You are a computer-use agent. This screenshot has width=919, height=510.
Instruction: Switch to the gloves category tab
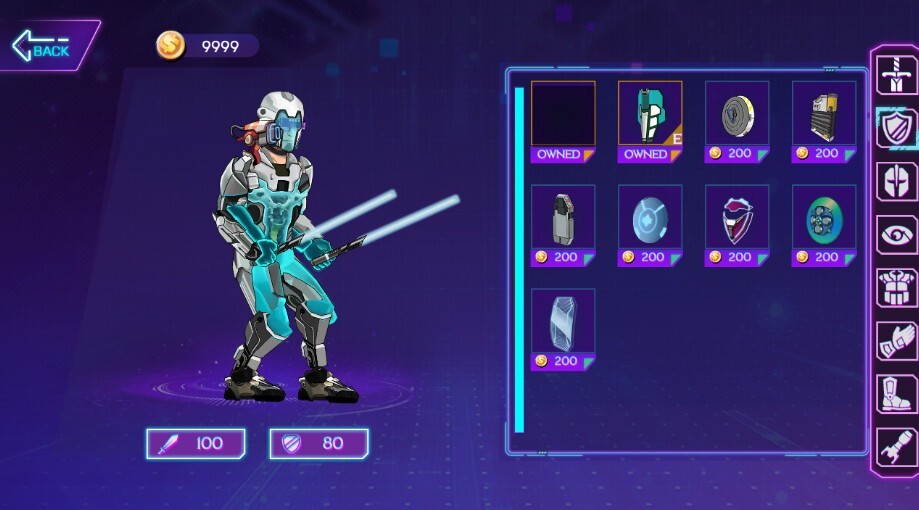(896, 342)
